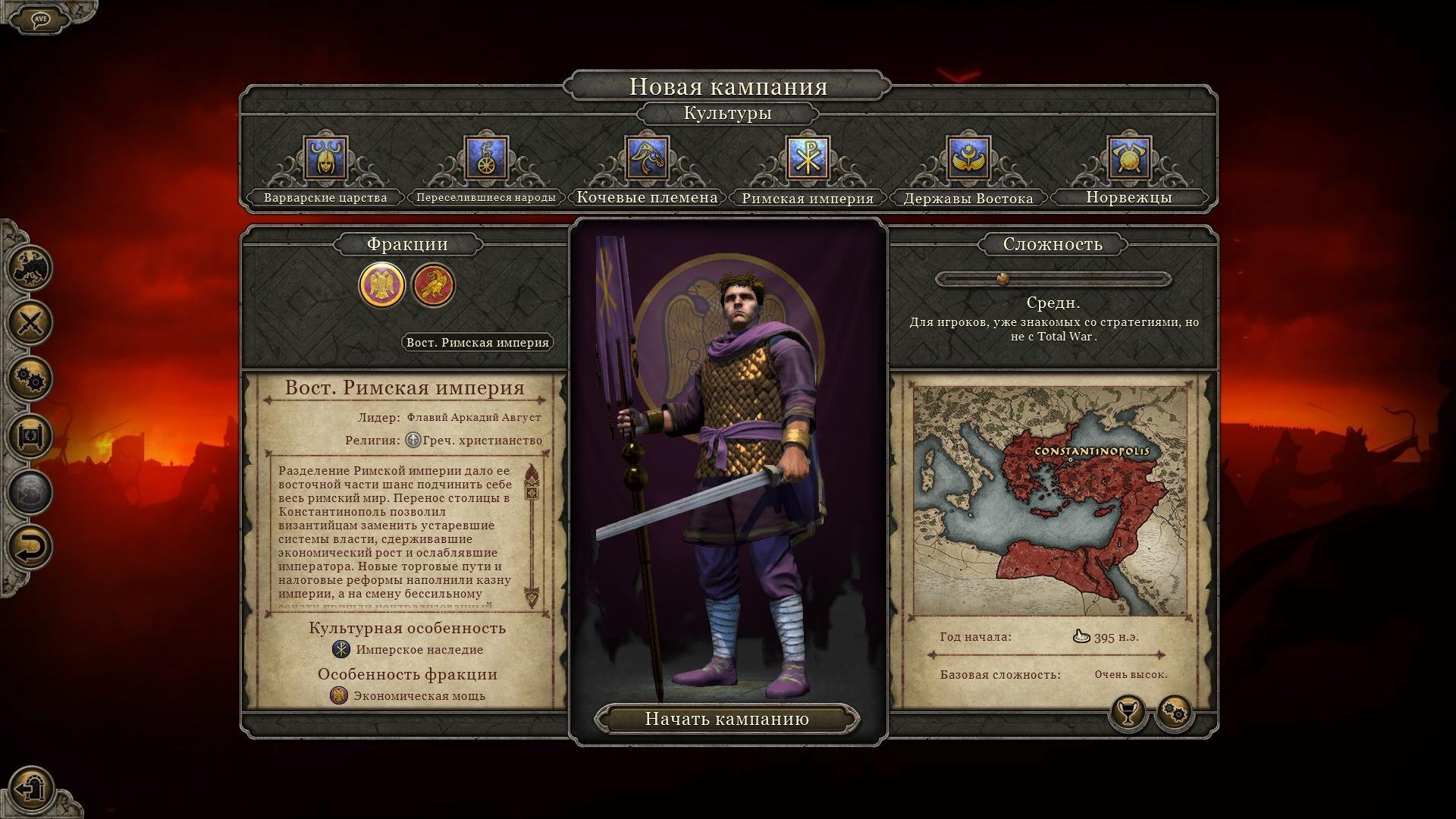Choose the red Western Roman Empire faction emblem
The image size is (1456, 819).
pyautogui.click(x=433, y=285)
